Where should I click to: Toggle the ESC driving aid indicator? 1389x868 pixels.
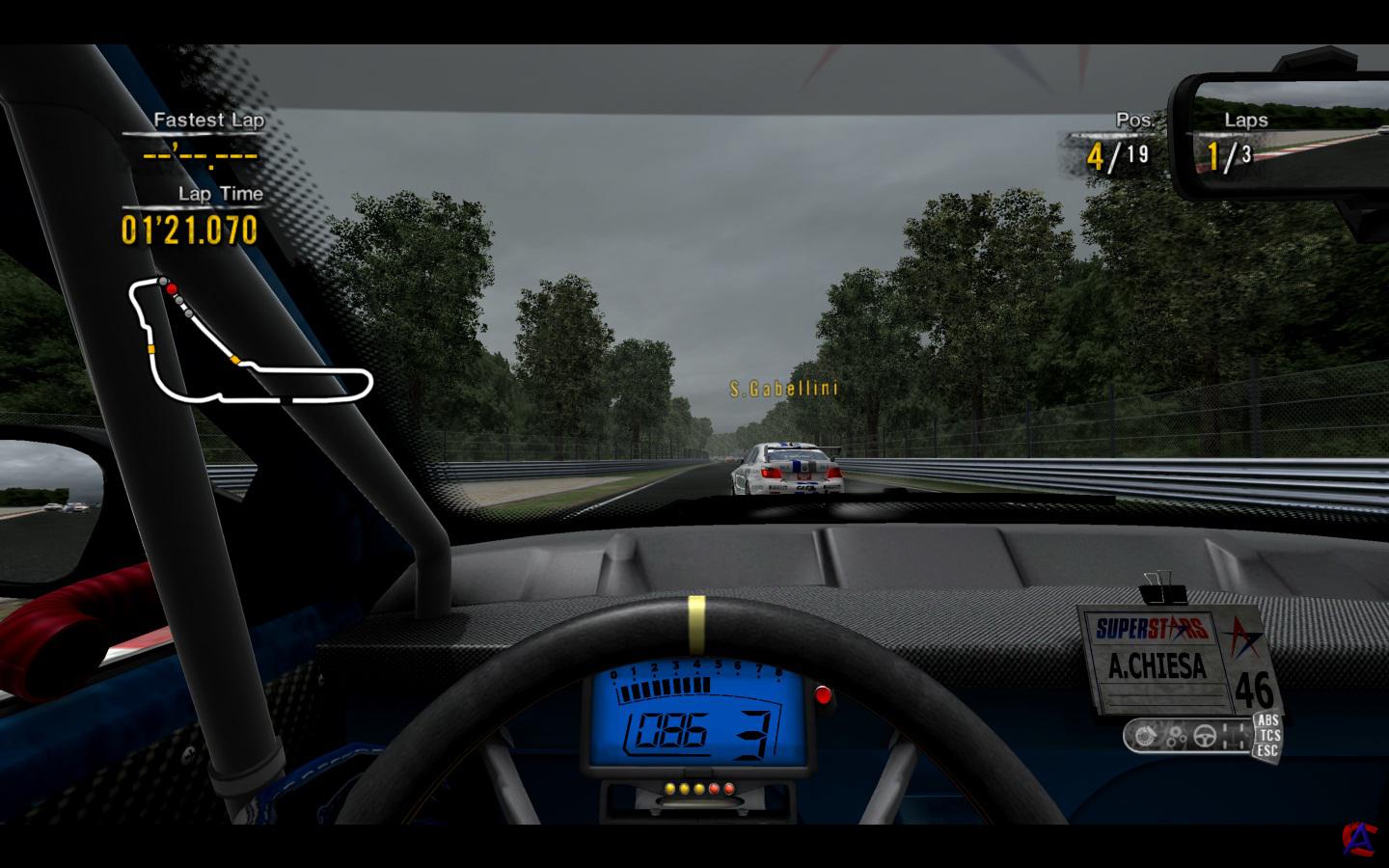1267,749
